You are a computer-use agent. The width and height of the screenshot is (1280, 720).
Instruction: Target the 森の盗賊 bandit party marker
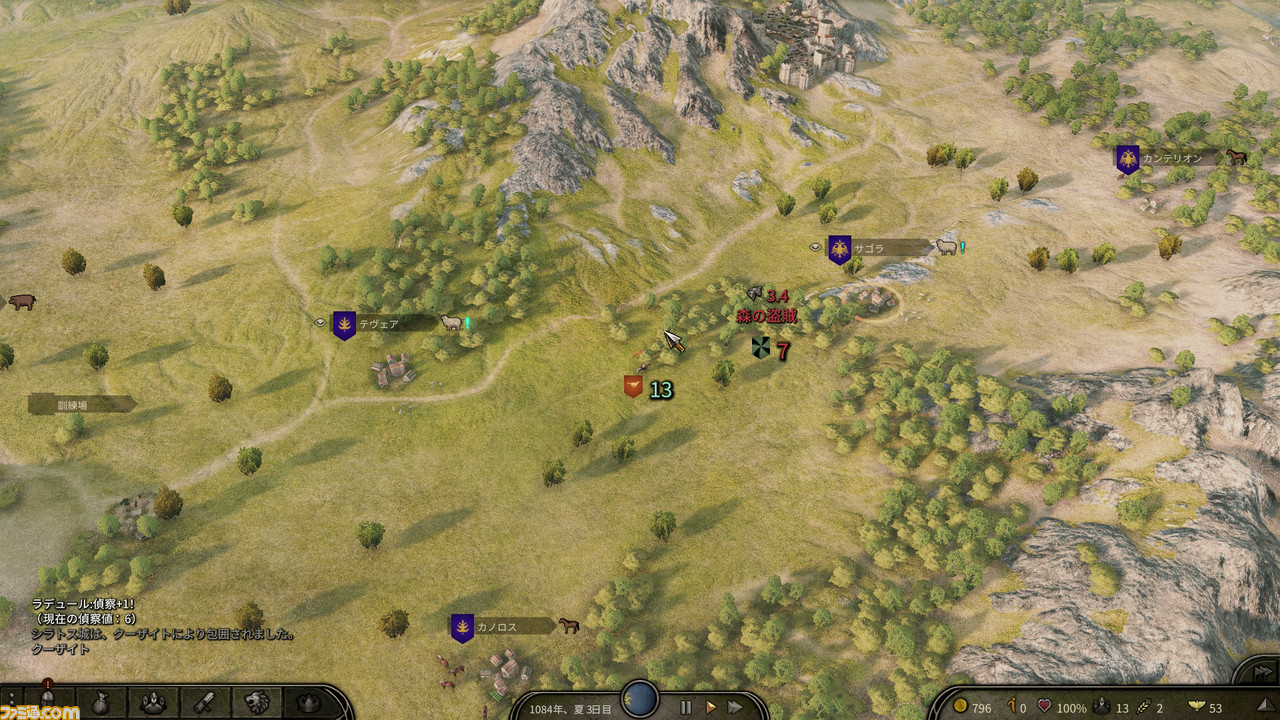tap(761, 347)
